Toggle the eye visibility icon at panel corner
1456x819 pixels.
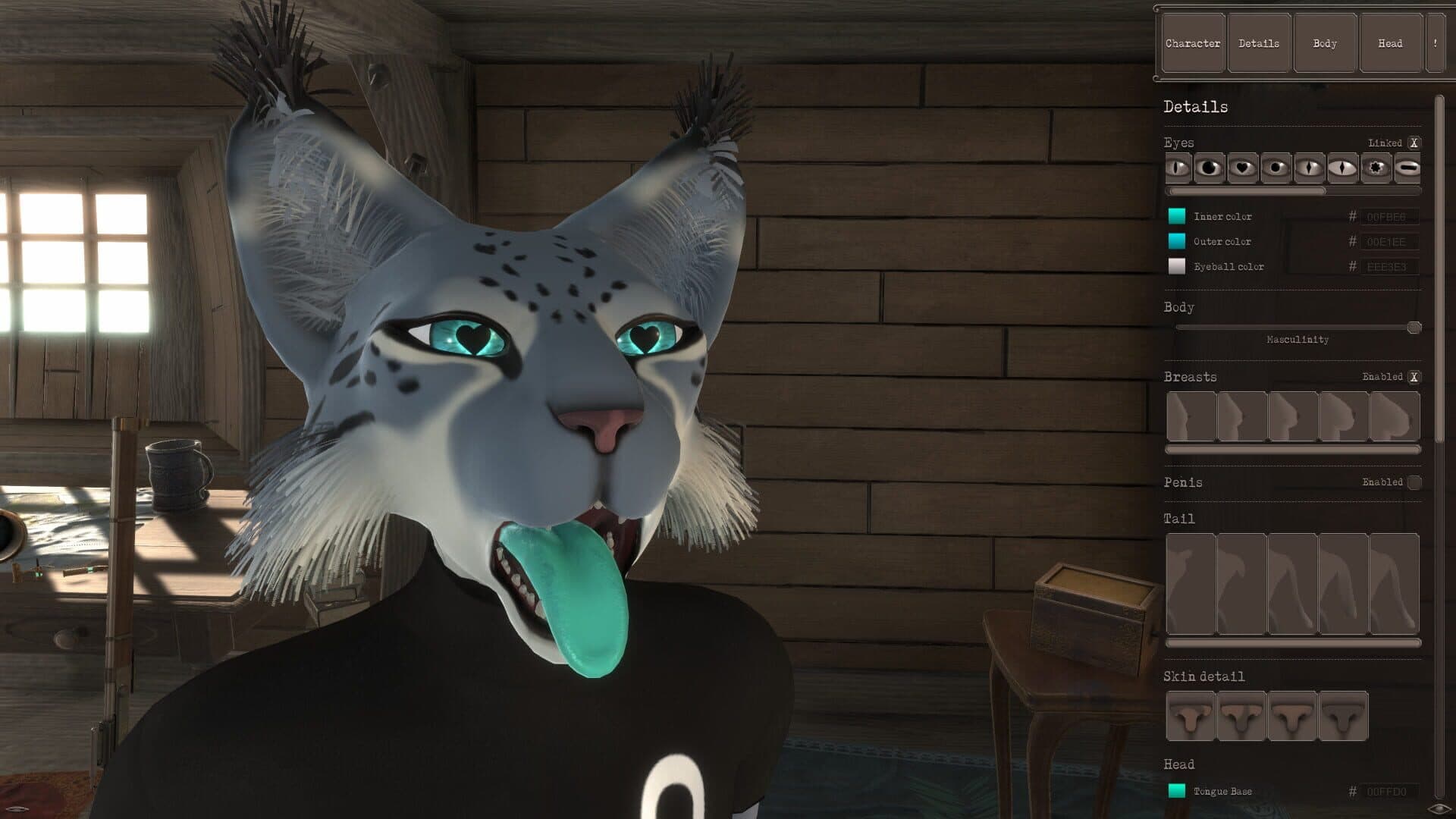(1439, 808)
